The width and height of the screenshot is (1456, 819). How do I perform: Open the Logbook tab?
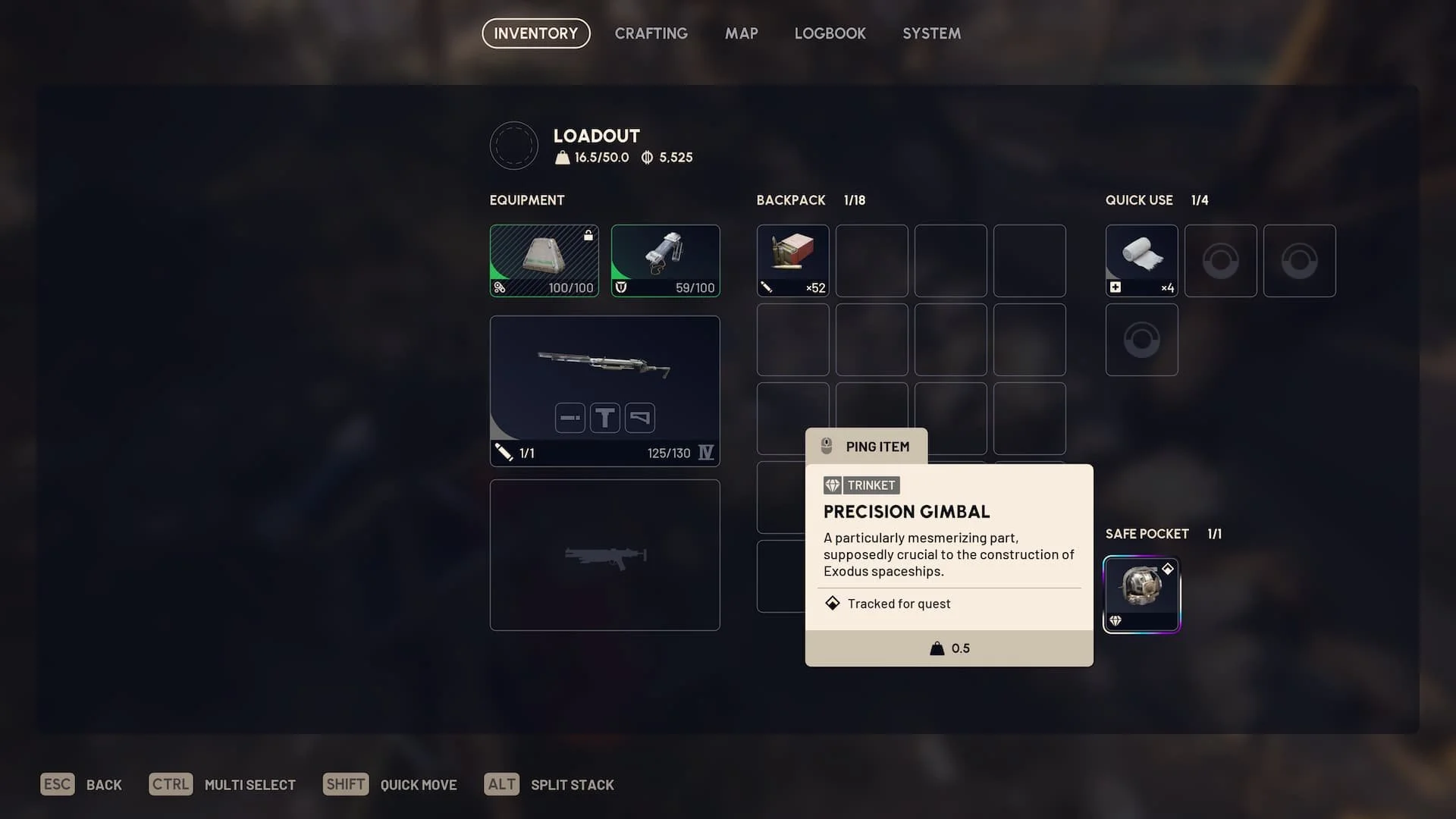pos(830,33)
